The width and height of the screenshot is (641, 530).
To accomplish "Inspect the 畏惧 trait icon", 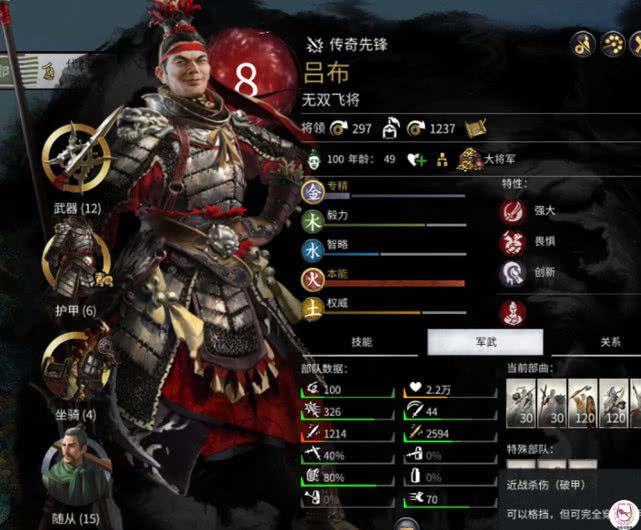I will click(514, 242).
